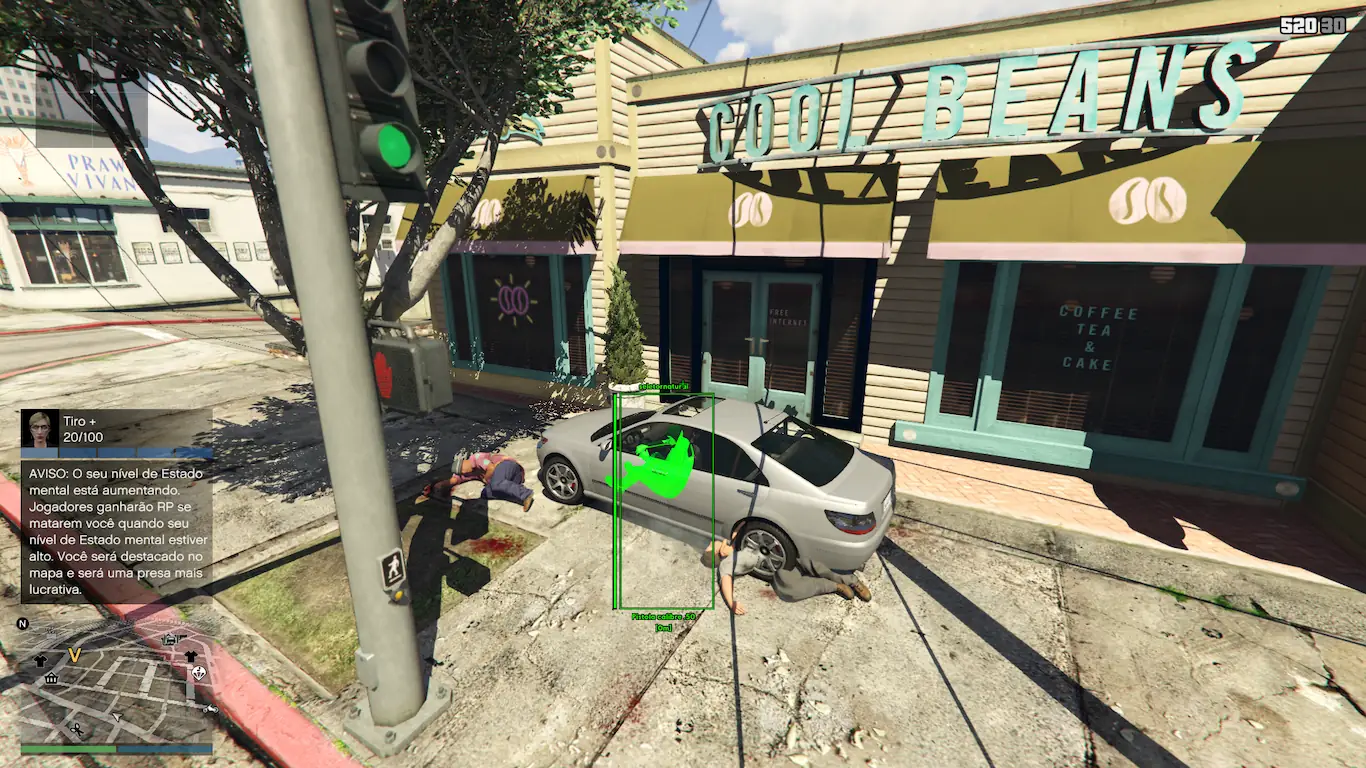Click the shopping basket store blip

click(51, 679)
